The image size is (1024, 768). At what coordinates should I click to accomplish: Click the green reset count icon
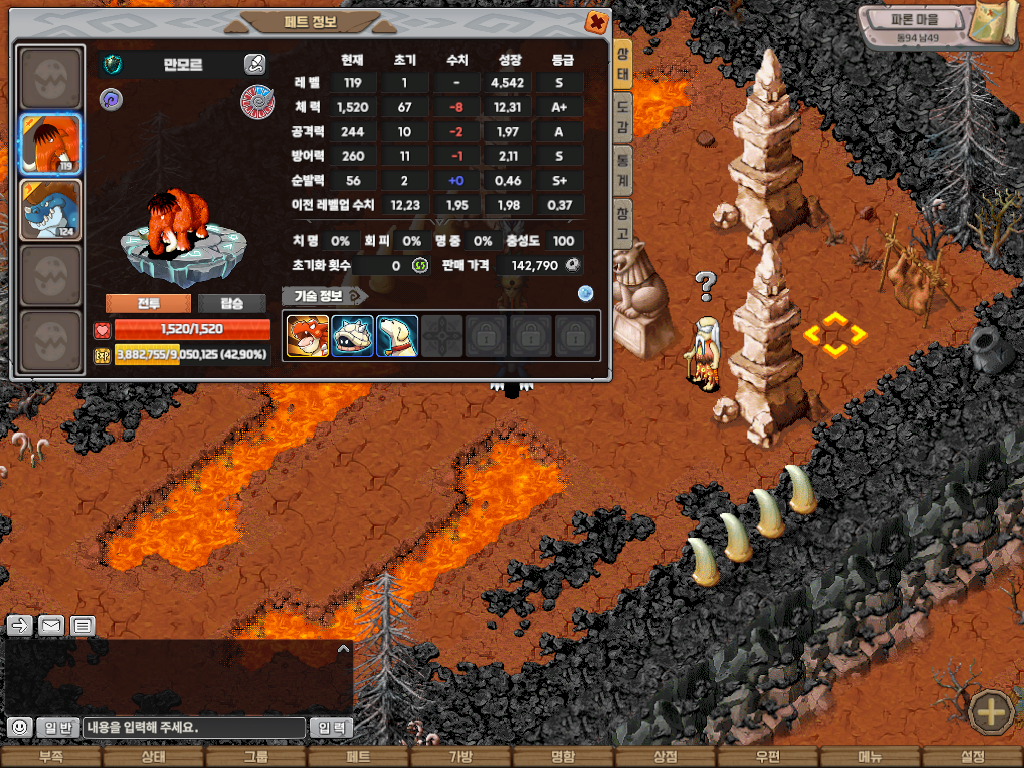420,265
